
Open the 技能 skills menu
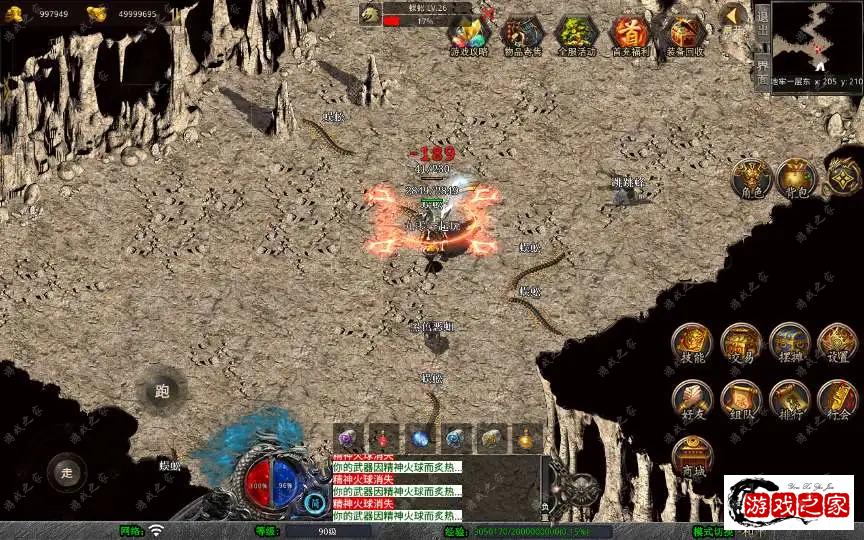(x=692, y=343)
